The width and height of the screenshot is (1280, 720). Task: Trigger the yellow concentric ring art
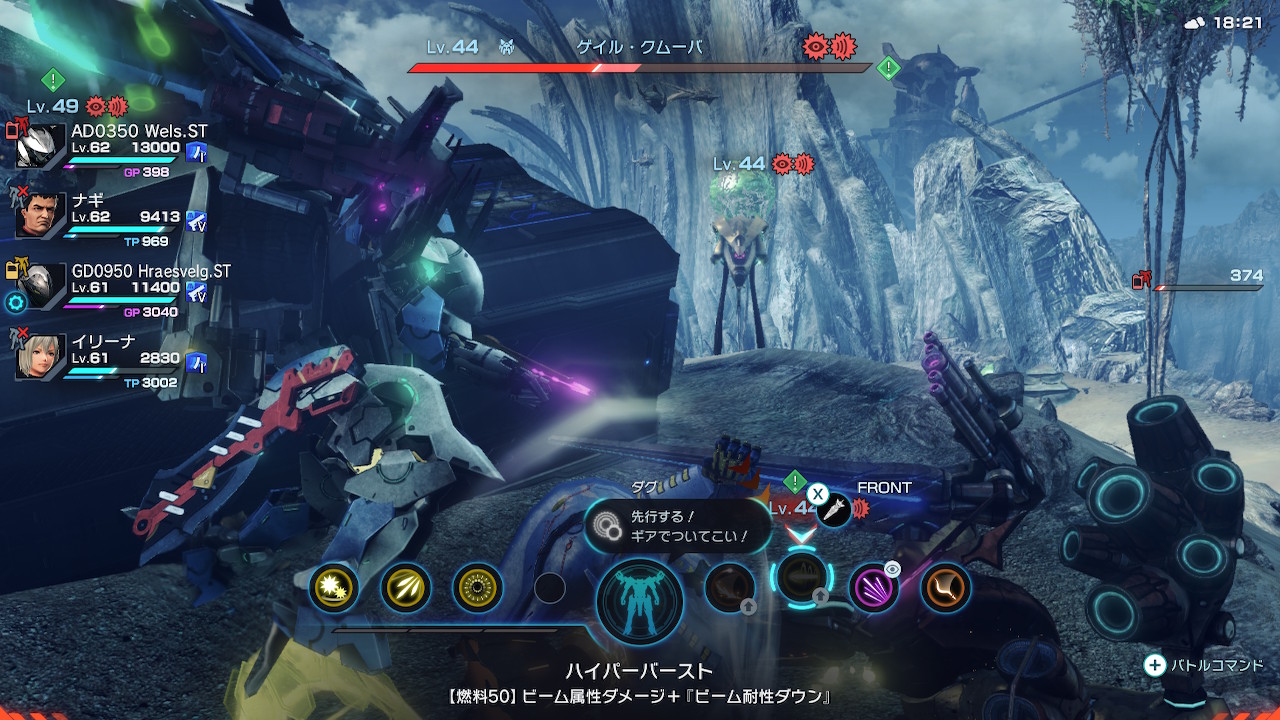478,588
